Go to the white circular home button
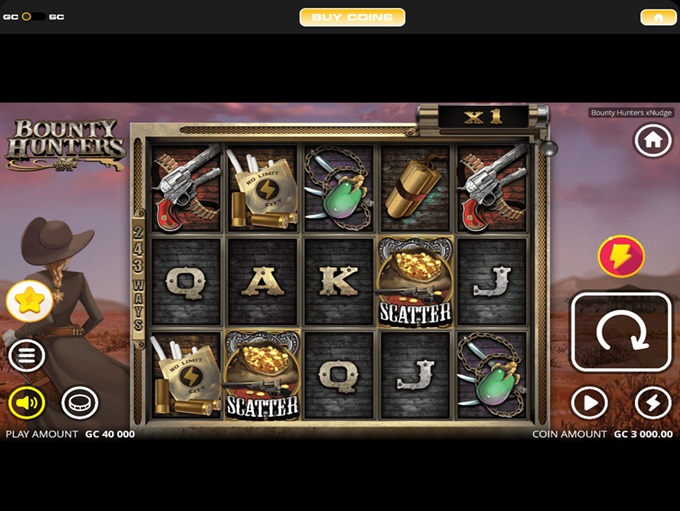680x511 pixels. [x=653, y=141]
